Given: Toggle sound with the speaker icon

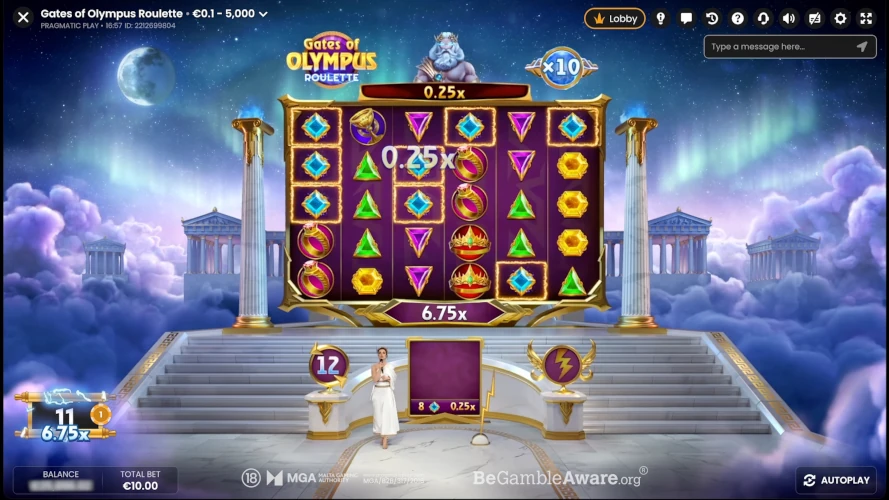Looking at the screenshot, I should pos(788,18).
